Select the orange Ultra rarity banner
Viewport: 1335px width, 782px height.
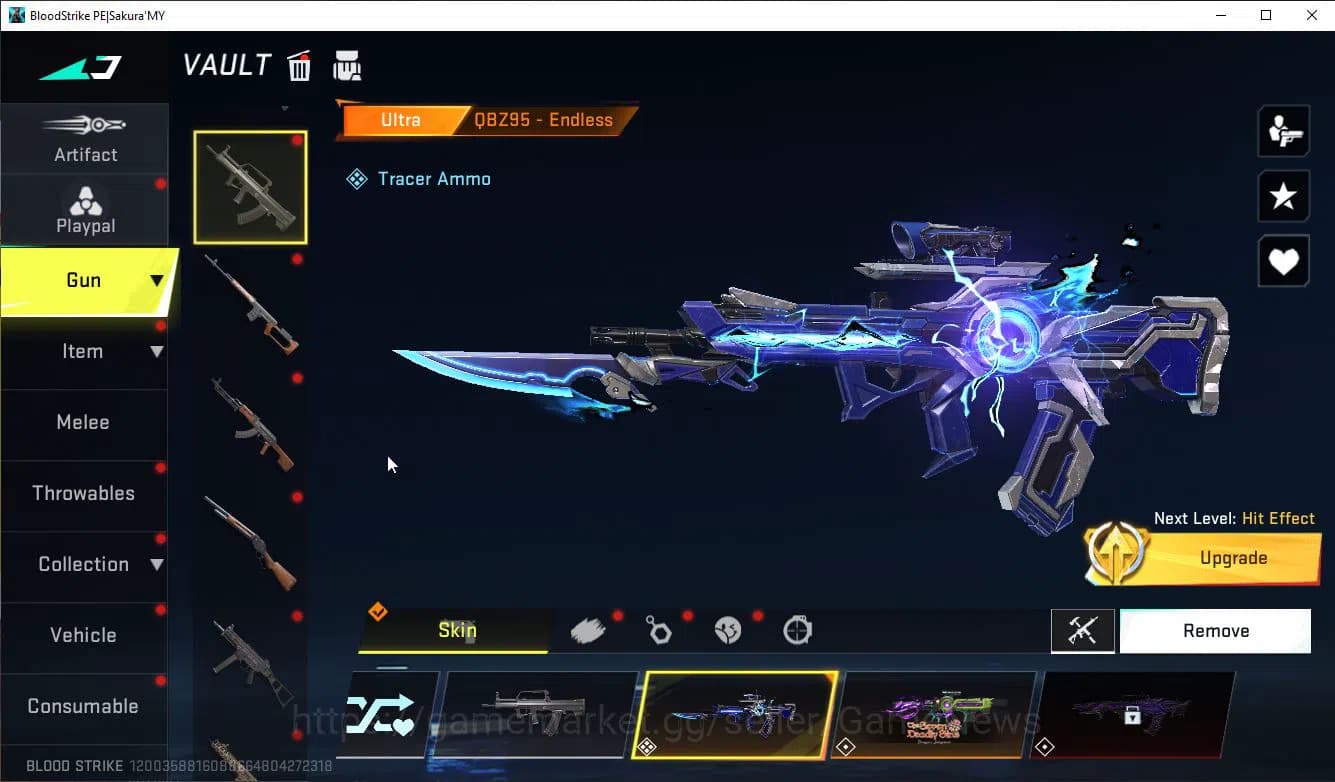click(400, 119)
